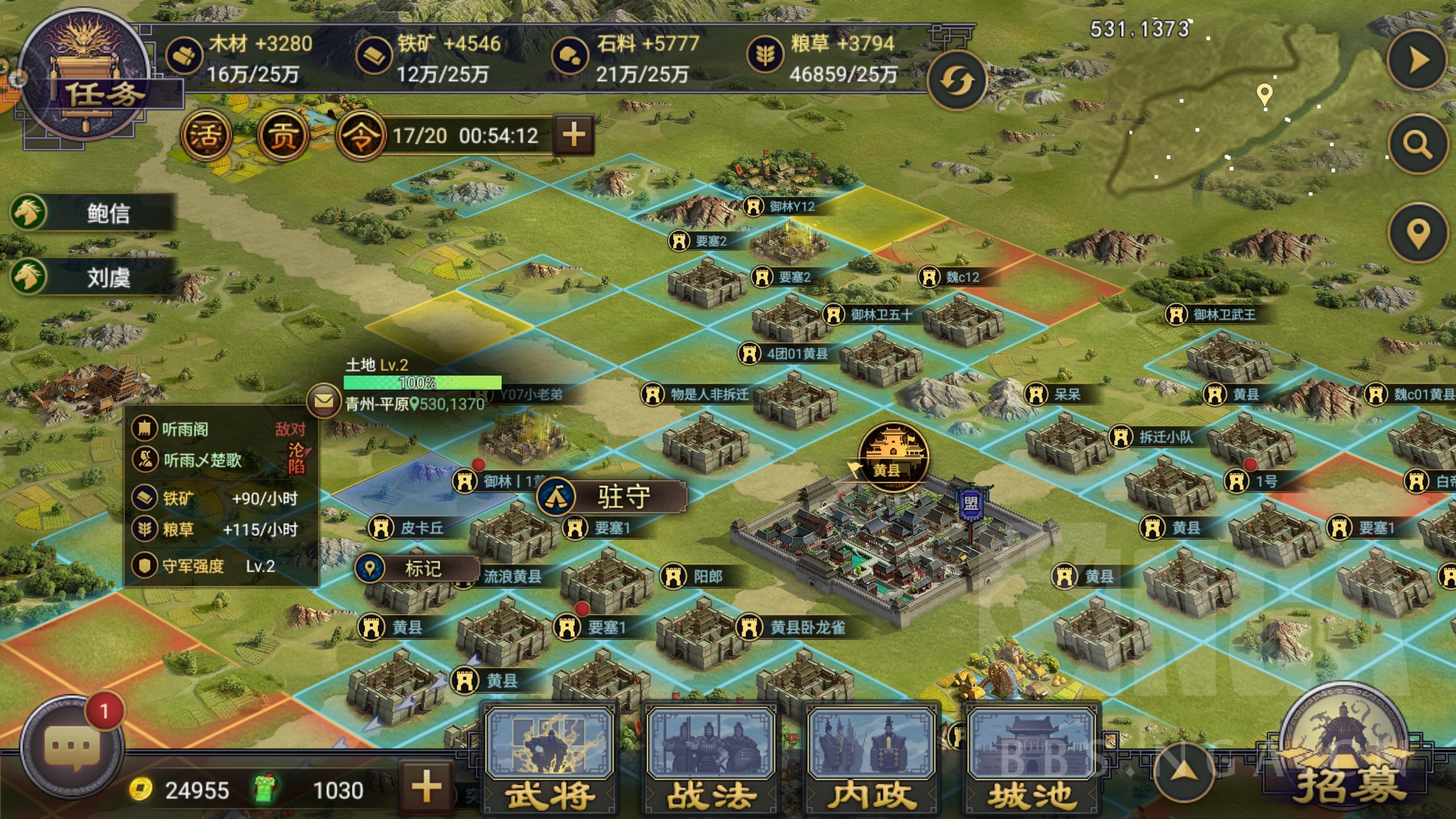Add more command tokens with plus button
The image size is (1456, 819).
click(573, 135)
